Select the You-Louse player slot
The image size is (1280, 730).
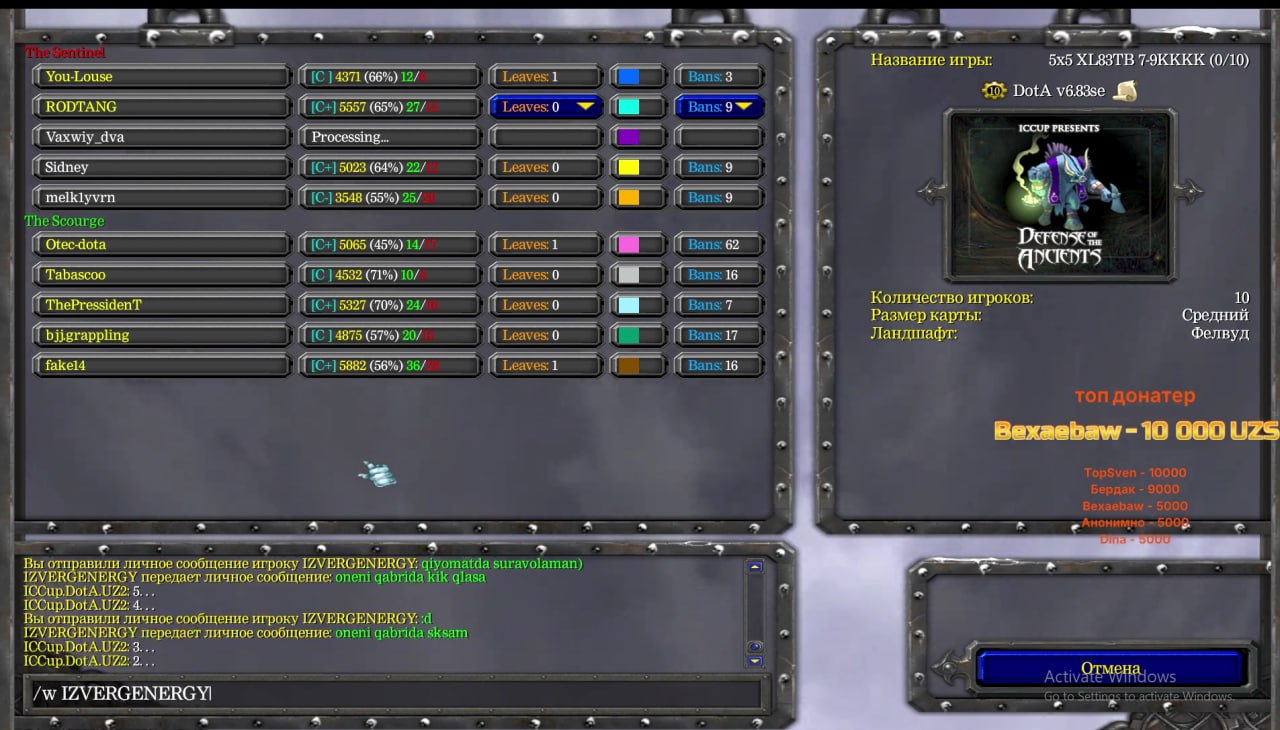pyautogui.click(x=162, y=77)
